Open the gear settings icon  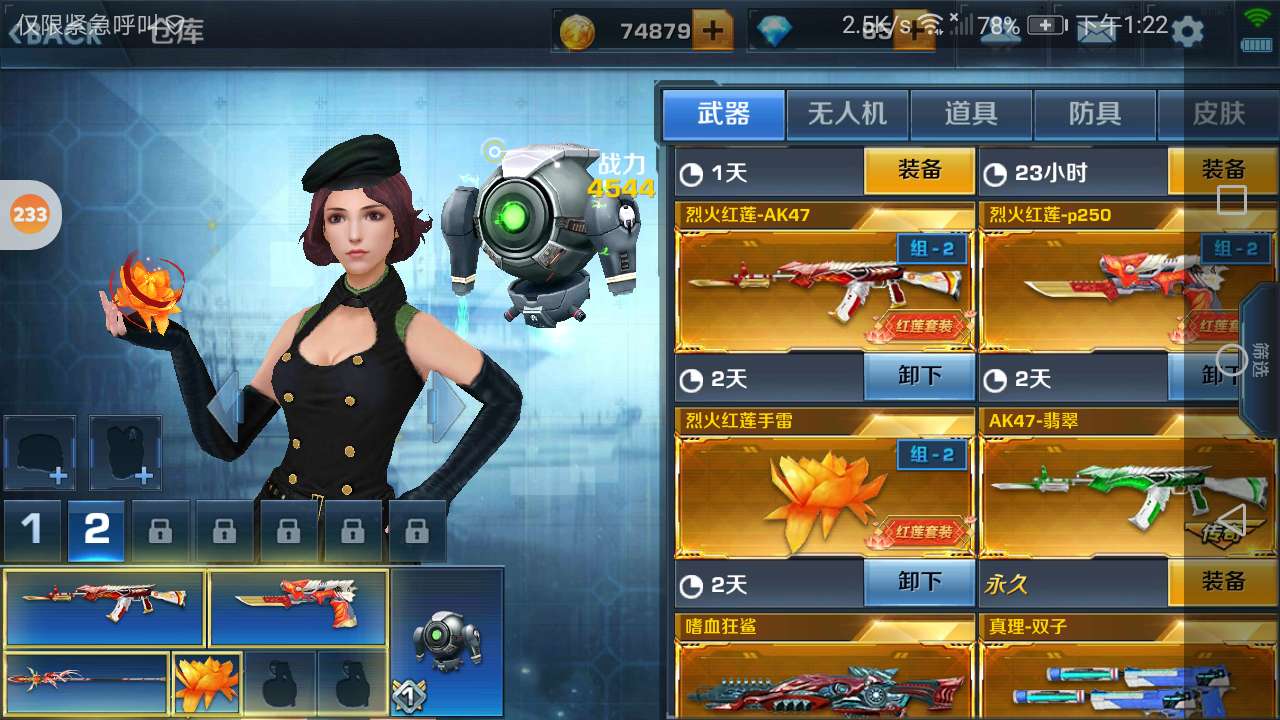pos(1187,31)
